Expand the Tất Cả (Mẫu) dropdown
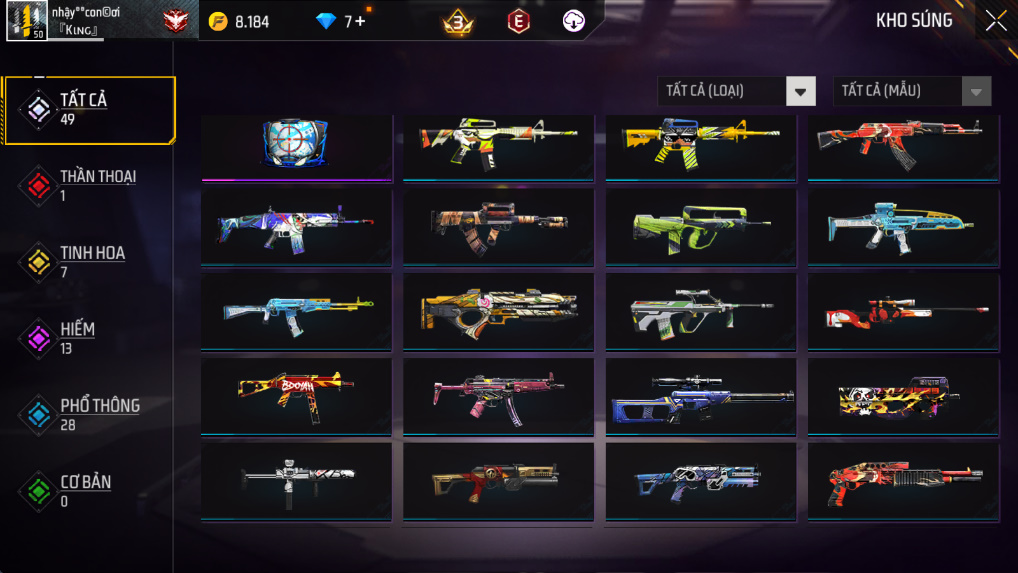1018x573 pixels. coord(911,91)
